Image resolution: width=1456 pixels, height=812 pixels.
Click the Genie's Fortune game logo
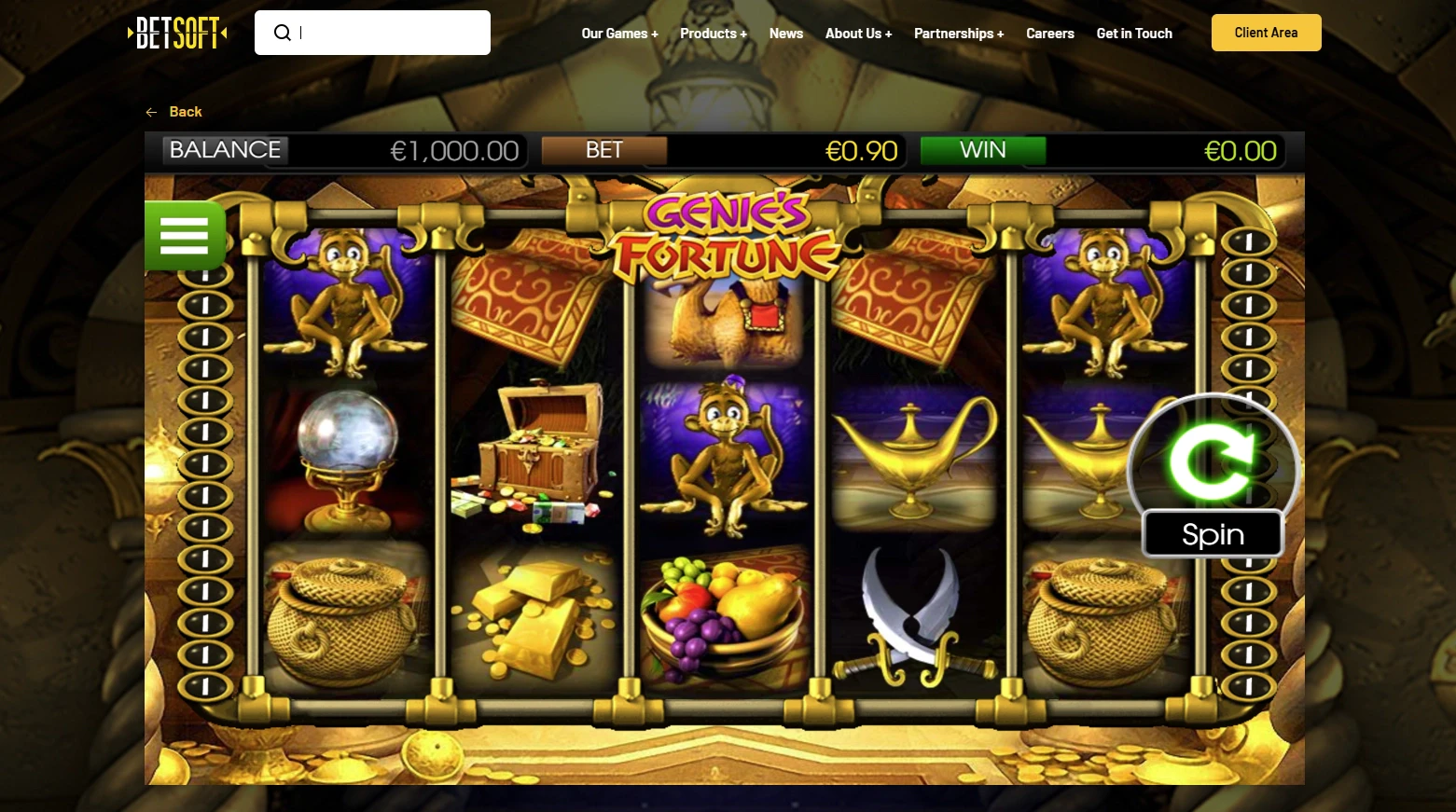tap(723, 233)
